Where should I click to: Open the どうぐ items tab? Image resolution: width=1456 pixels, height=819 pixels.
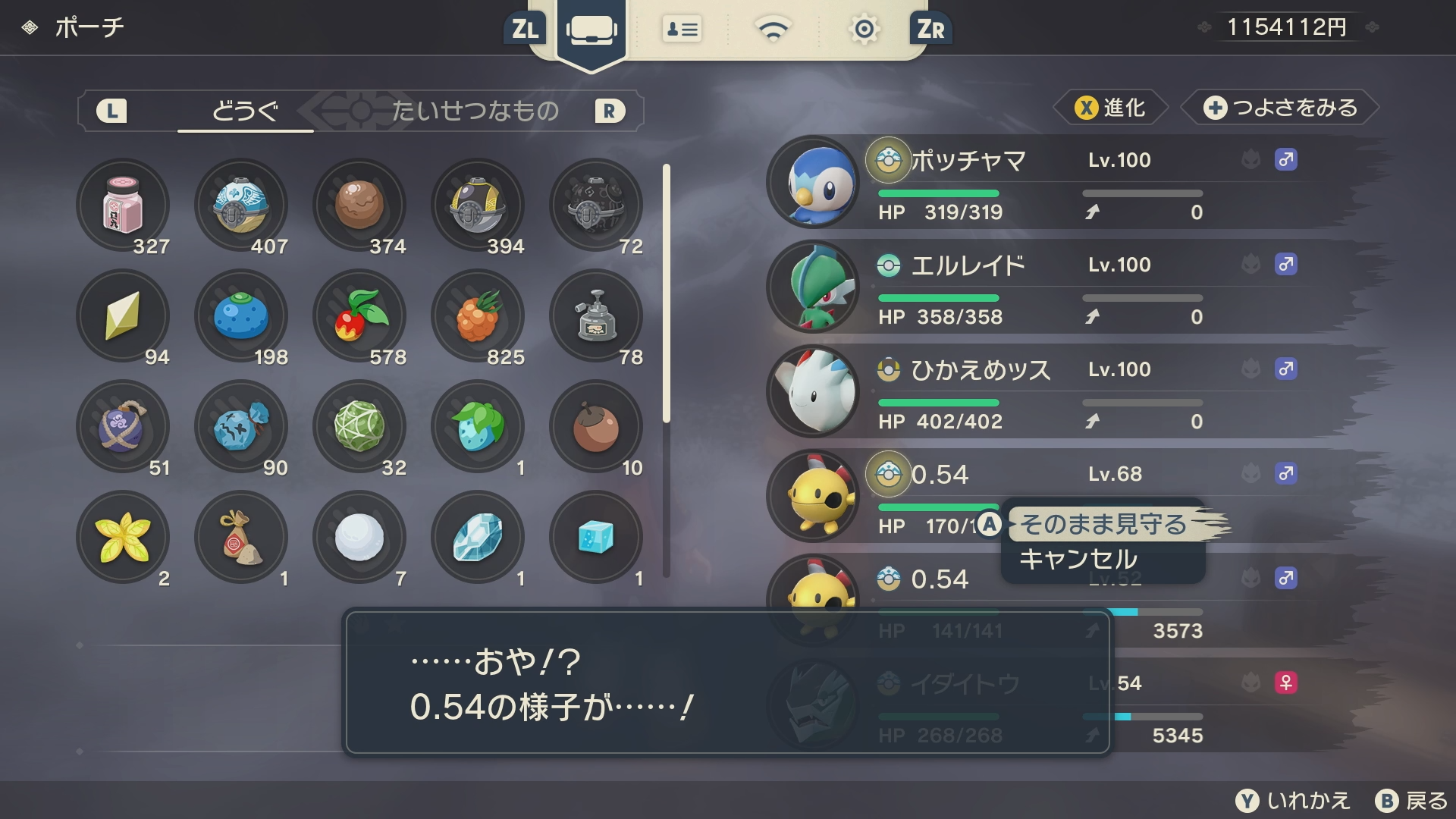(245, 111)
